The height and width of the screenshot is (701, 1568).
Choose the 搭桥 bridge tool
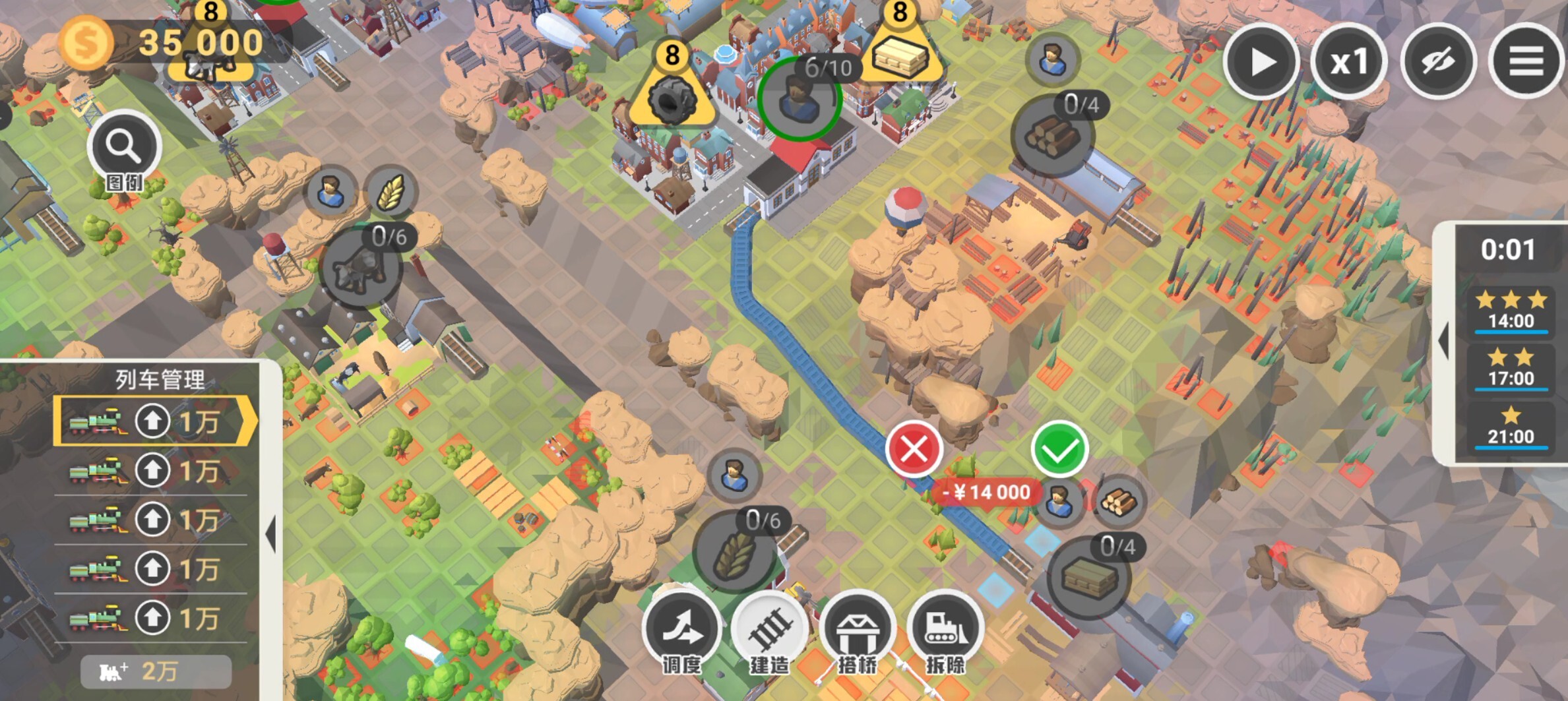[858, 631]
